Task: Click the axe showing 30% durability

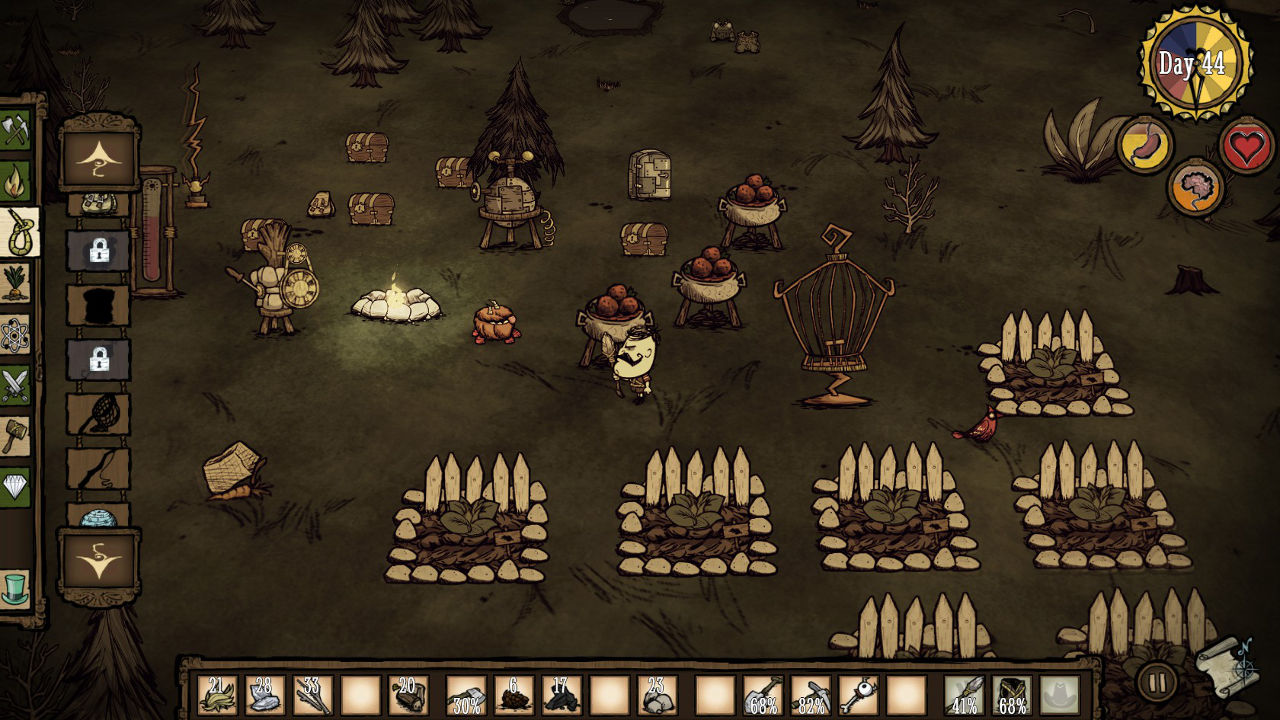Action: (465, 692)
